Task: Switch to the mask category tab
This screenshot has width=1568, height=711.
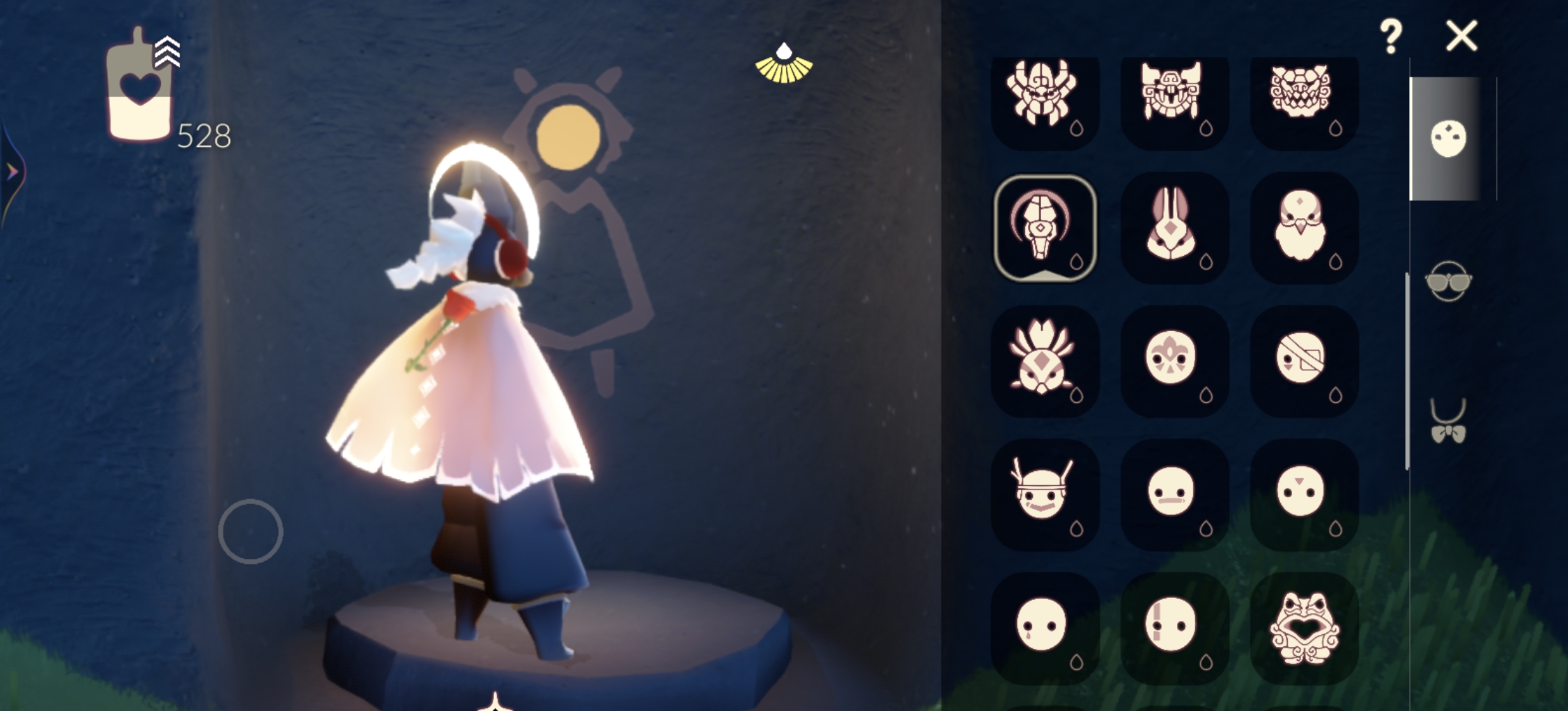Action: click(x=1447, y=138)
